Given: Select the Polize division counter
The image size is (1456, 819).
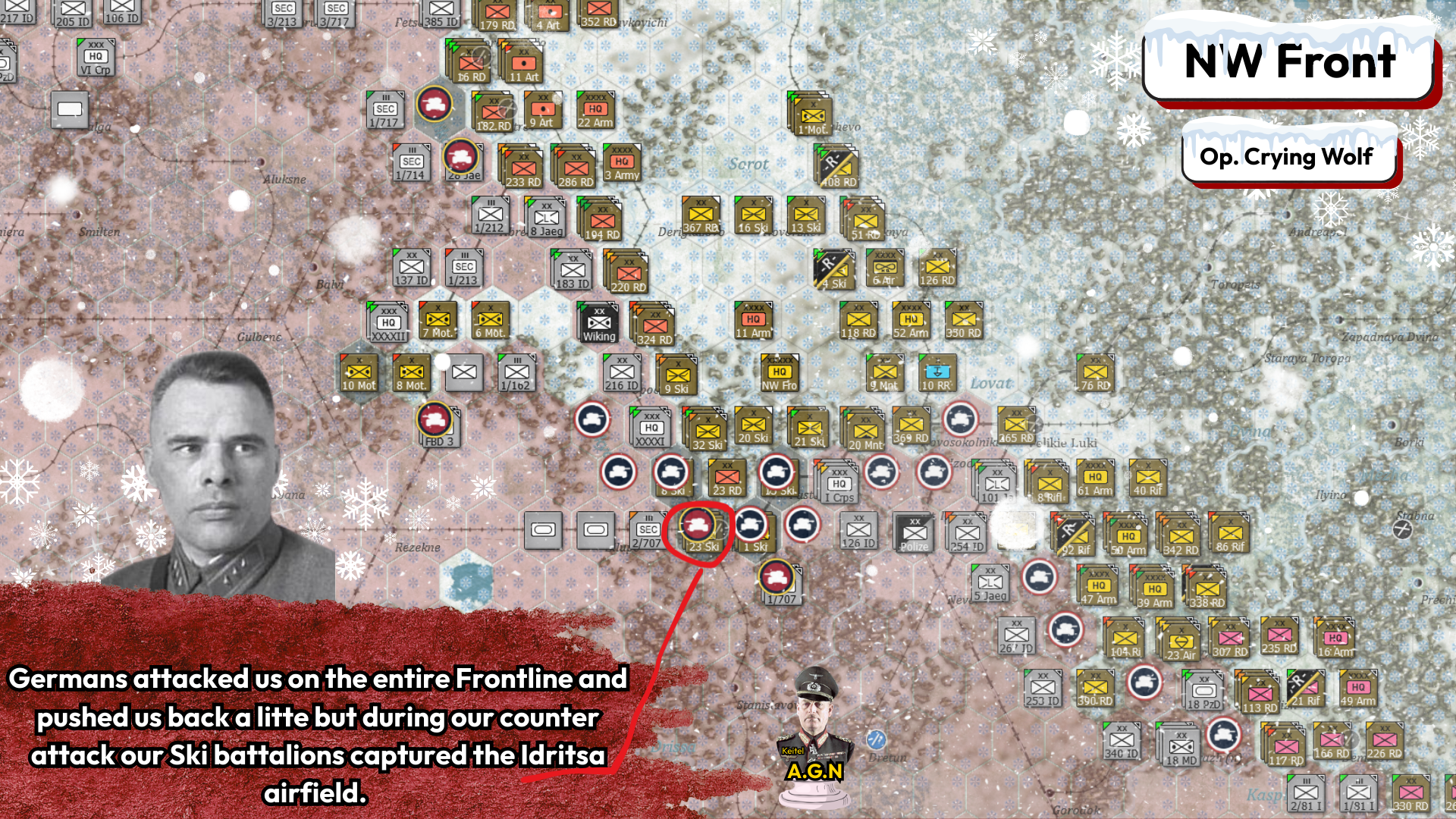Looking at the screenshot, I should pyautogui.click(x=913, y=531).
